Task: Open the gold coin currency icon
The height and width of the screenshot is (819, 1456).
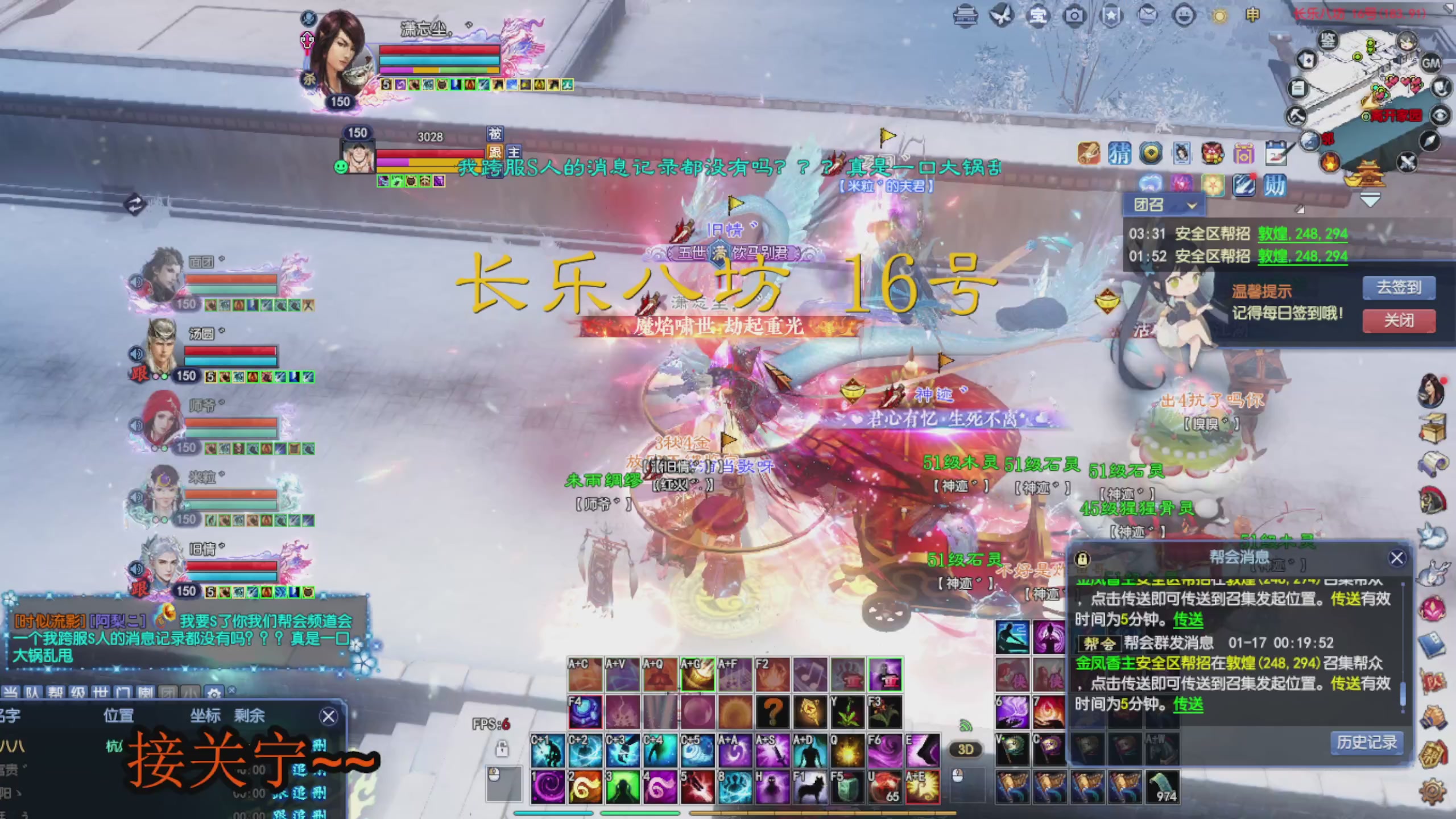Action: (1152, 153)
